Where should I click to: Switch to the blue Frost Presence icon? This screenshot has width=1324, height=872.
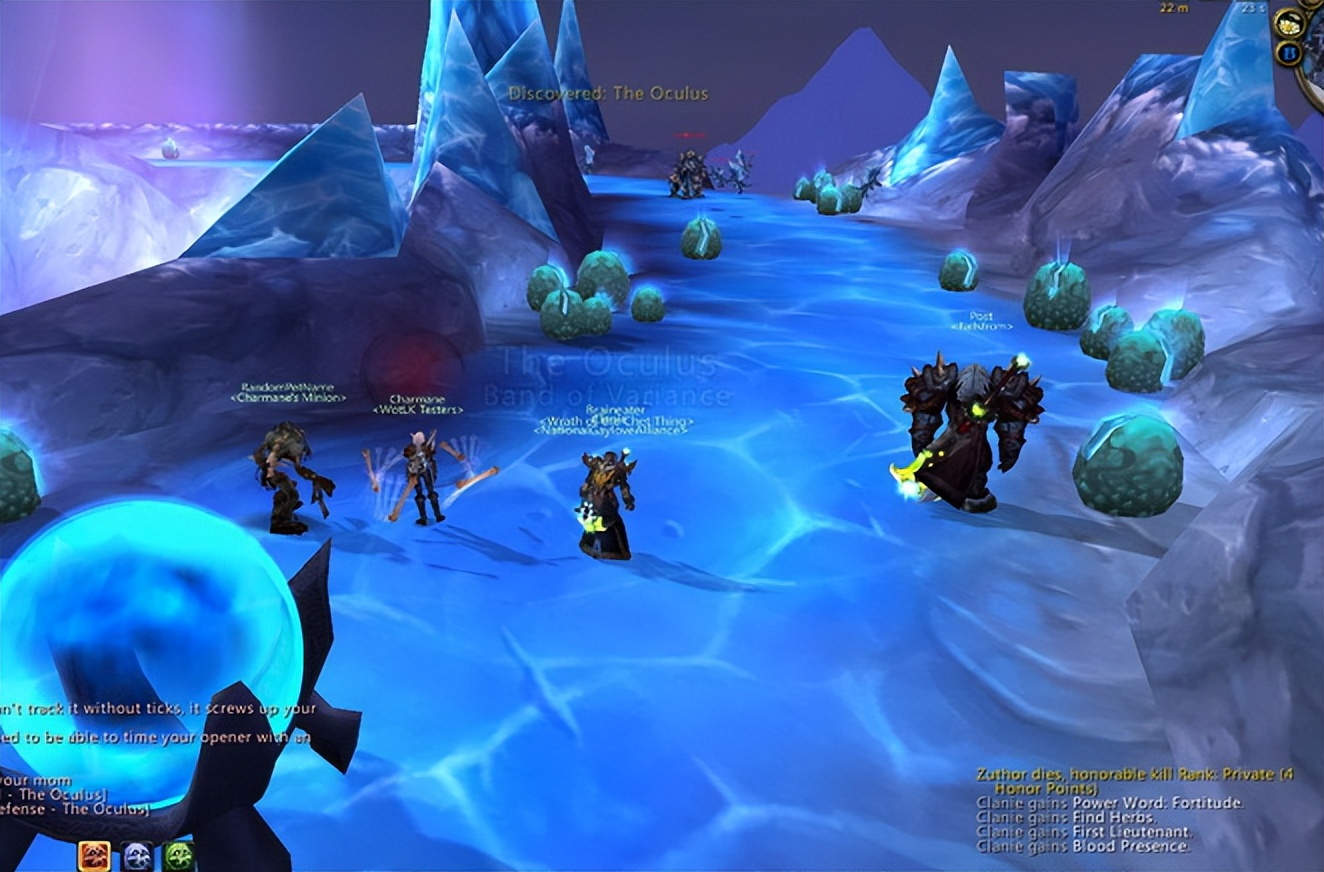click(137, 856)
